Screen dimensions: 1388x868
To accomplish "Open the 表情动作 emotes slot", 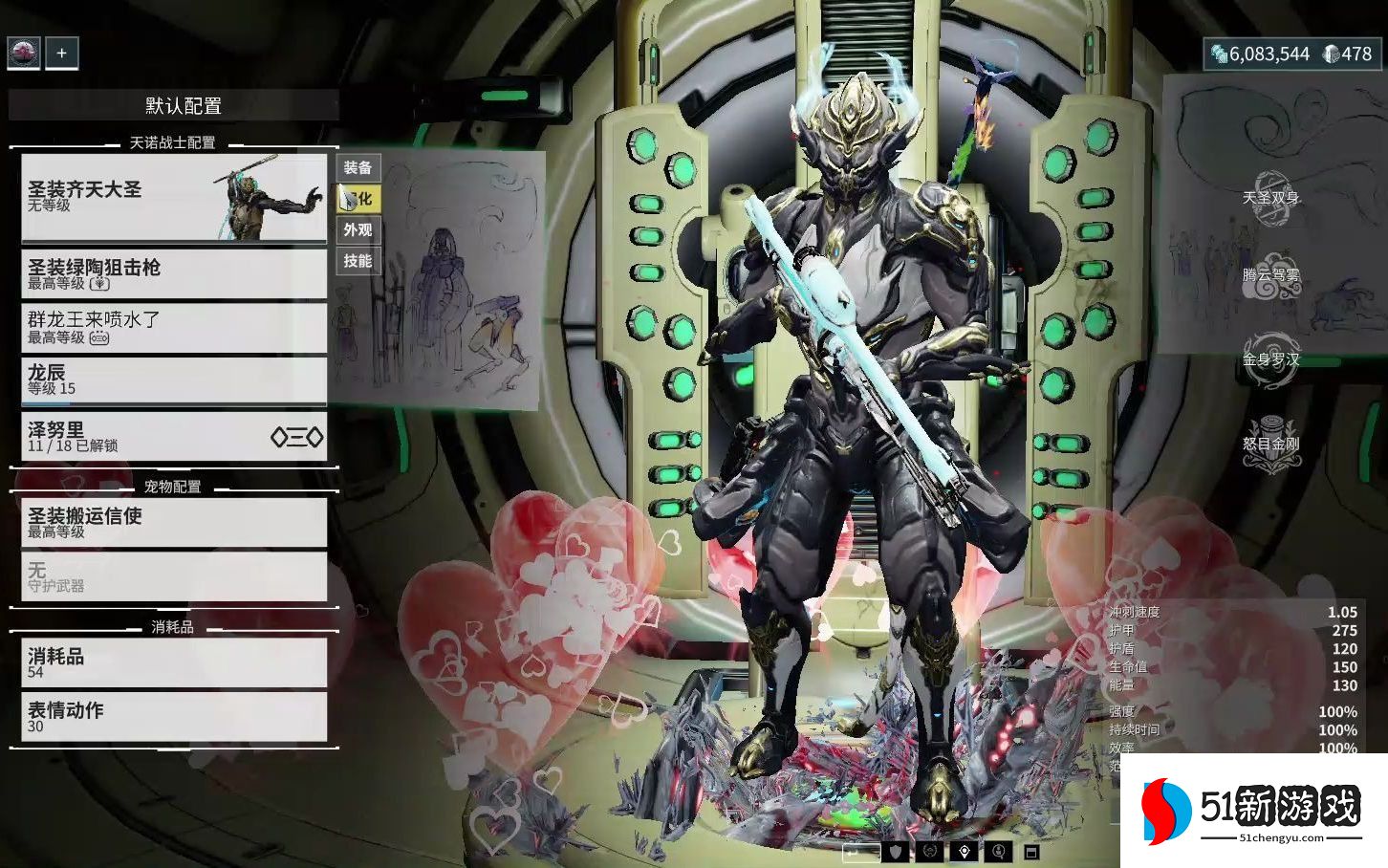I will (x=174, y=717).
